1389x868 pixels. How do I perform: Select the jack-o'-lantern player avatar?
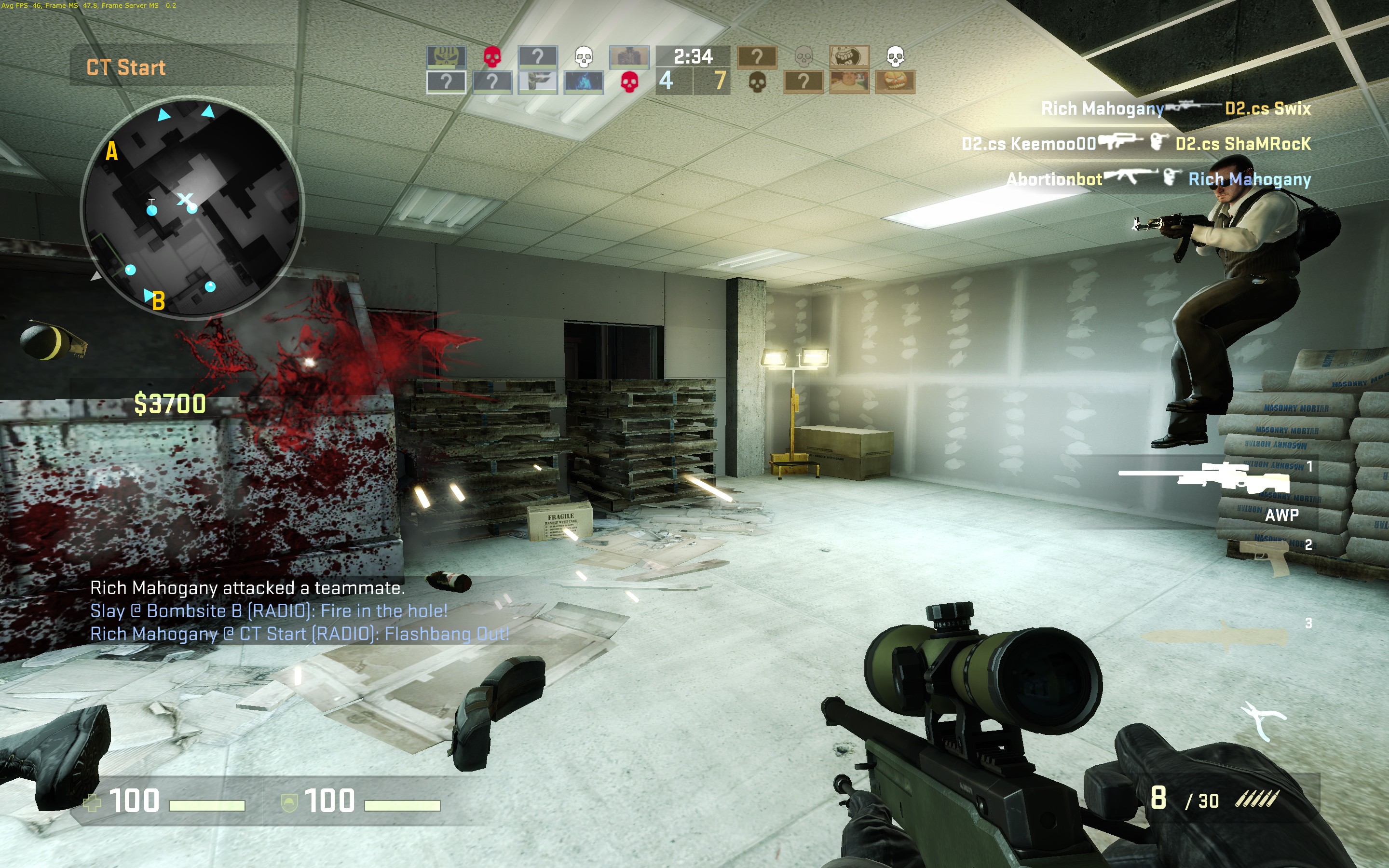click(895, 82)
